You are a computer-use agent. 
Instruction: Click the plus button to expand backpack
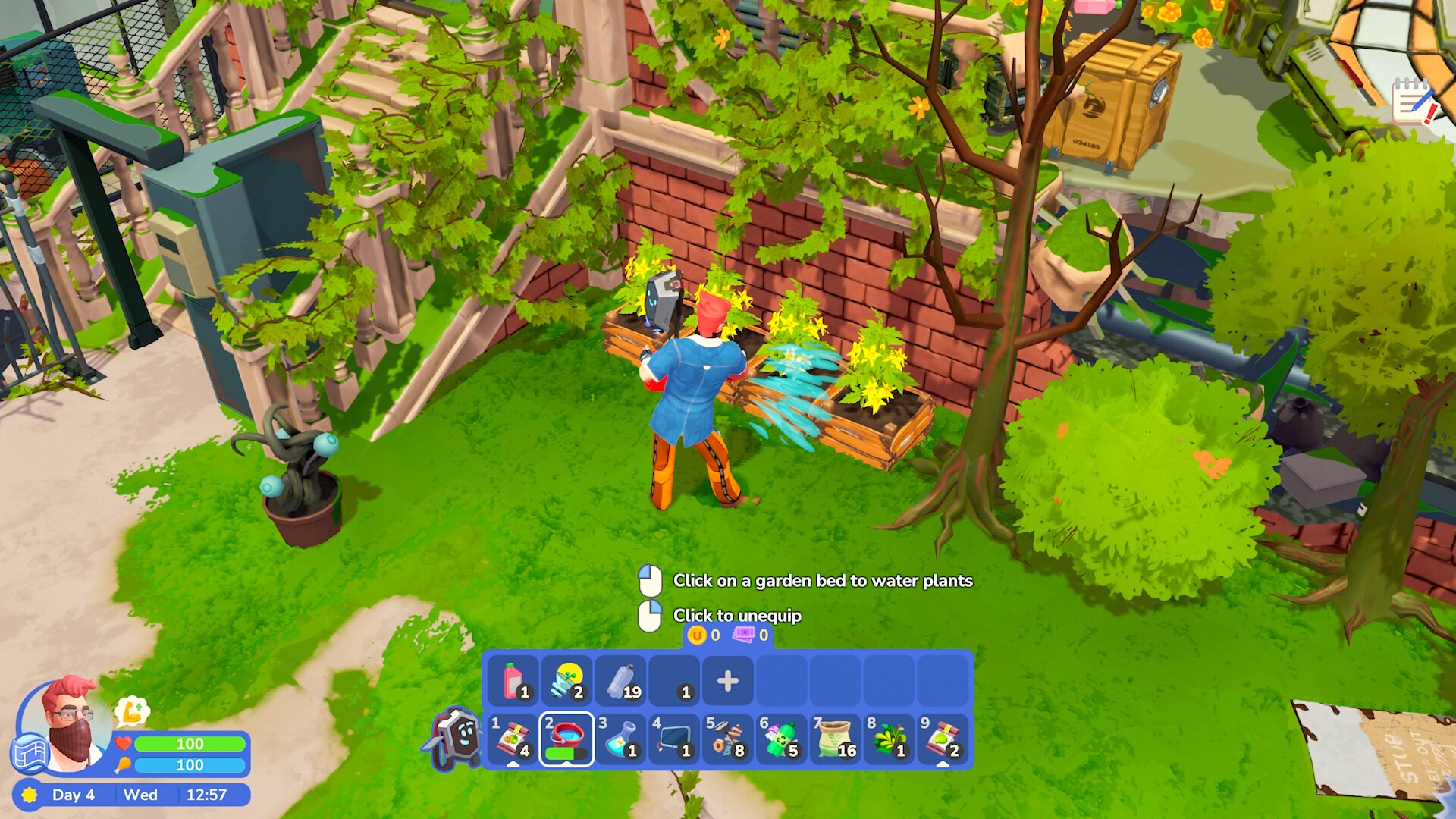(x=727, y=680)
